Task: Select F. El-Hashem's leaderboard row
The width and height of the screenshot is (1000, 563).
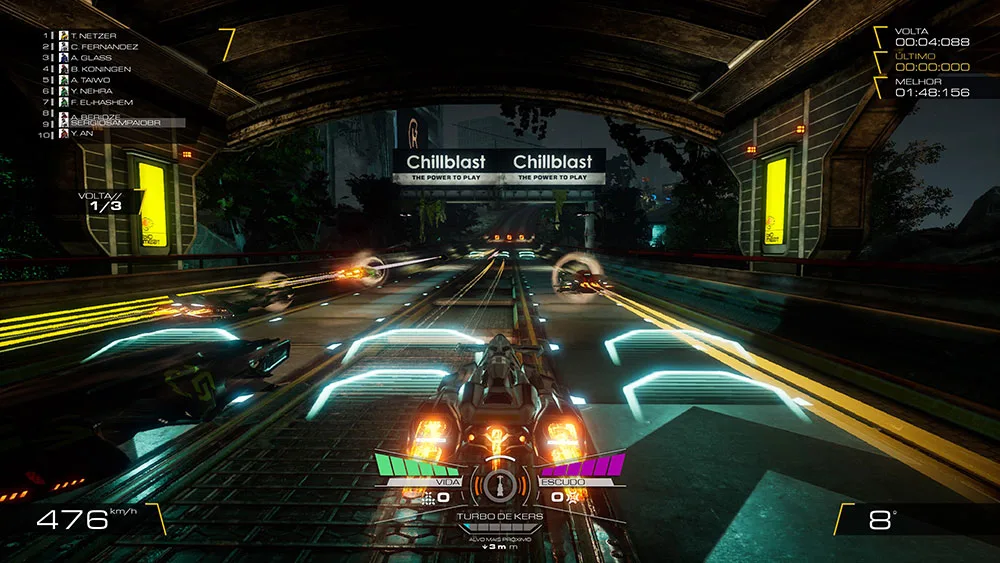Action: [x=101, y=102]
